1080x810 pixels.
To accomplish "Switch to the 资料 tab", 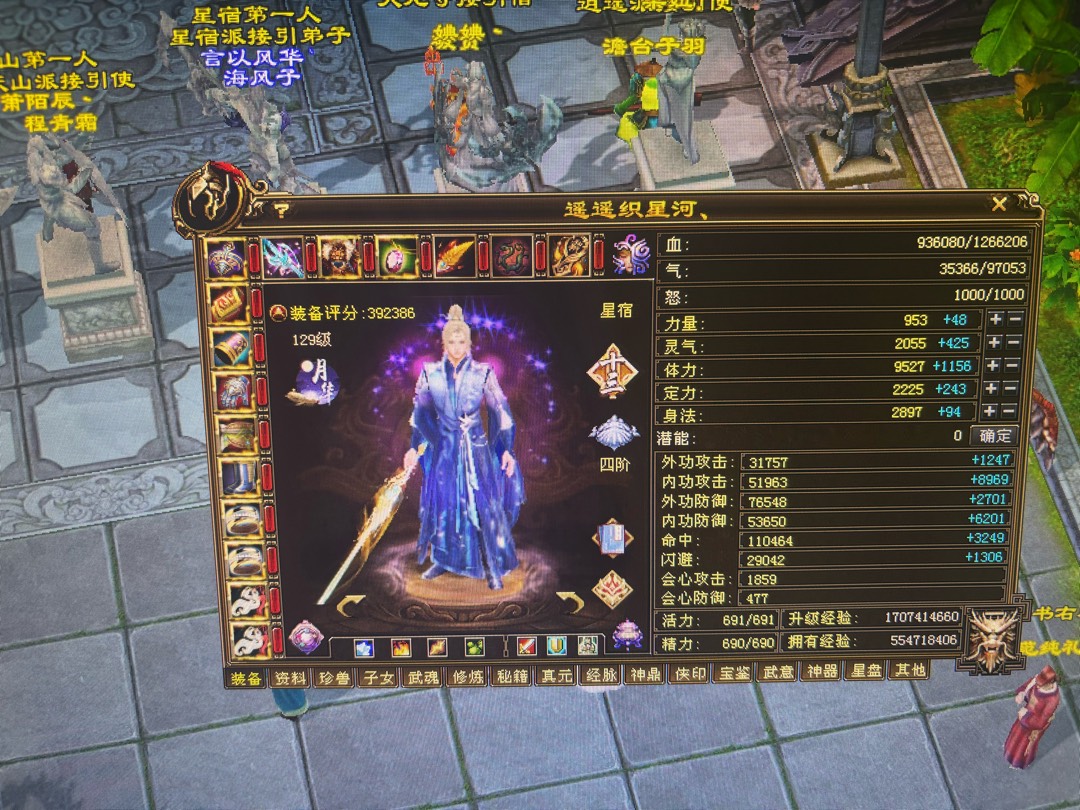I will [291, 677].
